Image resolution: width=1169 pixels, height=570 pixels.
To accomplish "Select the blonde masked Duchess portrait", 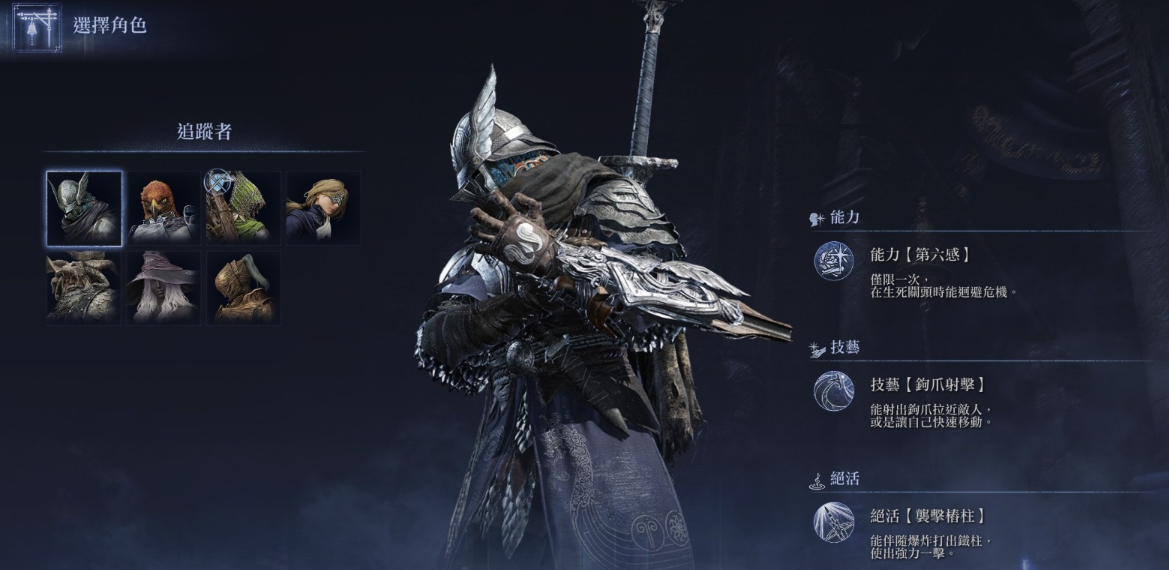I will coord(323,208).
